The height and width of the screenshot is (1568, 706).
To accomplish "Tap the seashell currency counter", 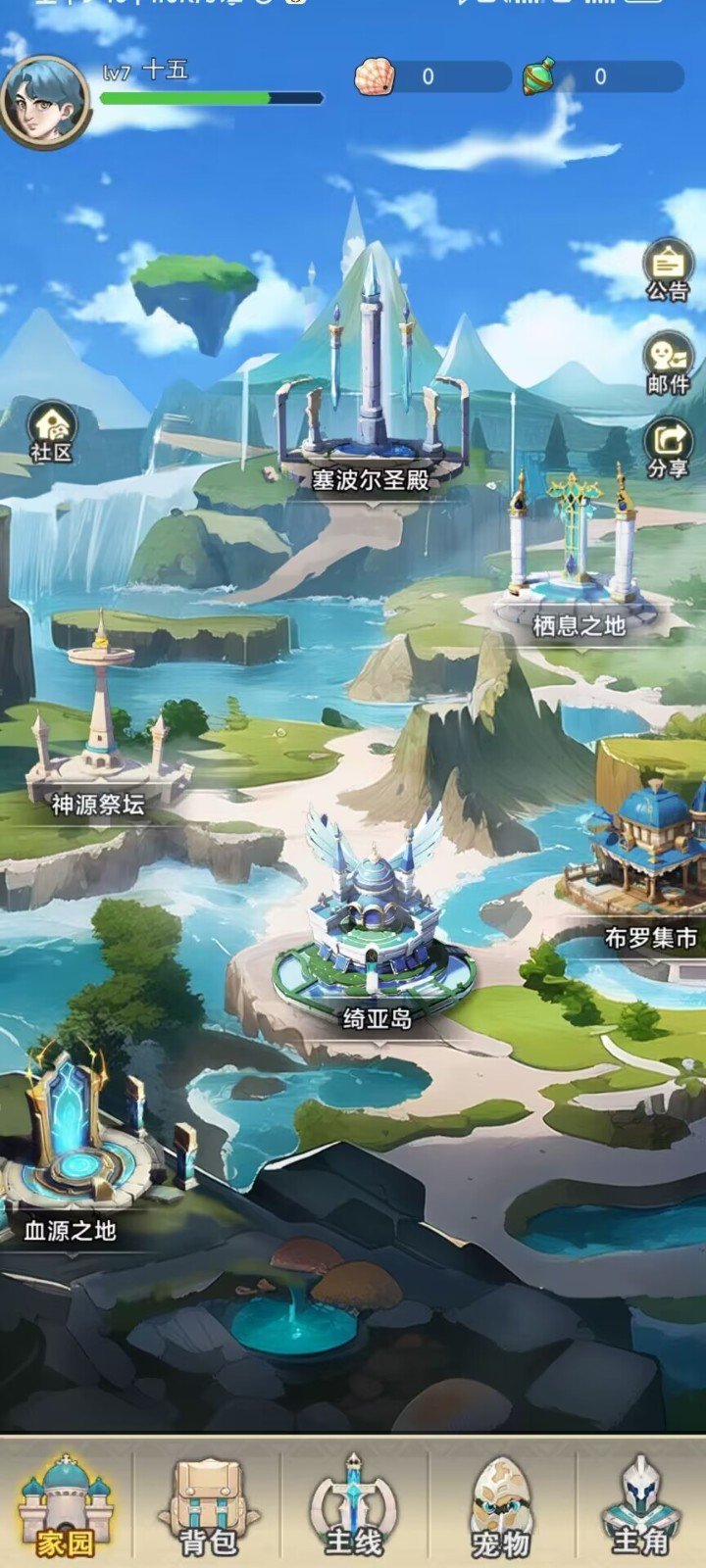I will click(431, 76).
